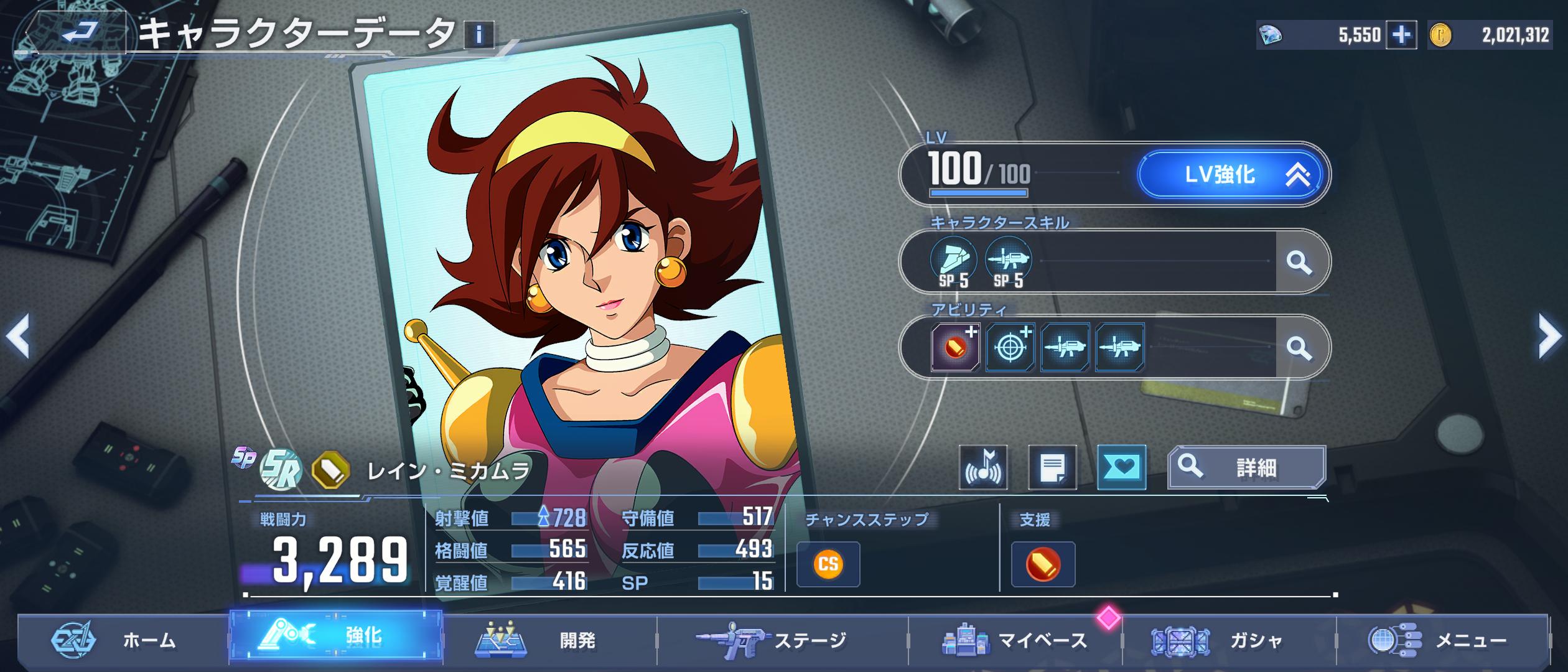
Task: Open マイベース my base tab
Action: [1015, 640]
